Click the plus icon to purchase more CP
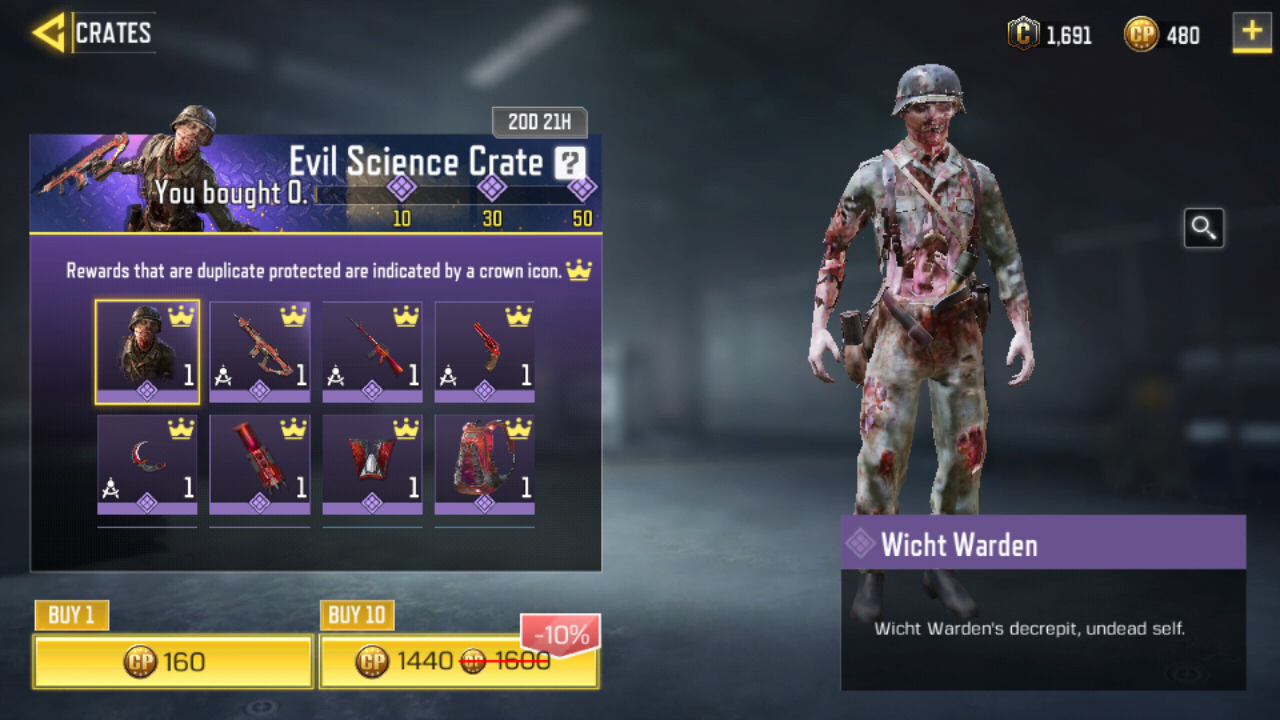Screen dimensions: 1280x720 [x=1249, y=33]
